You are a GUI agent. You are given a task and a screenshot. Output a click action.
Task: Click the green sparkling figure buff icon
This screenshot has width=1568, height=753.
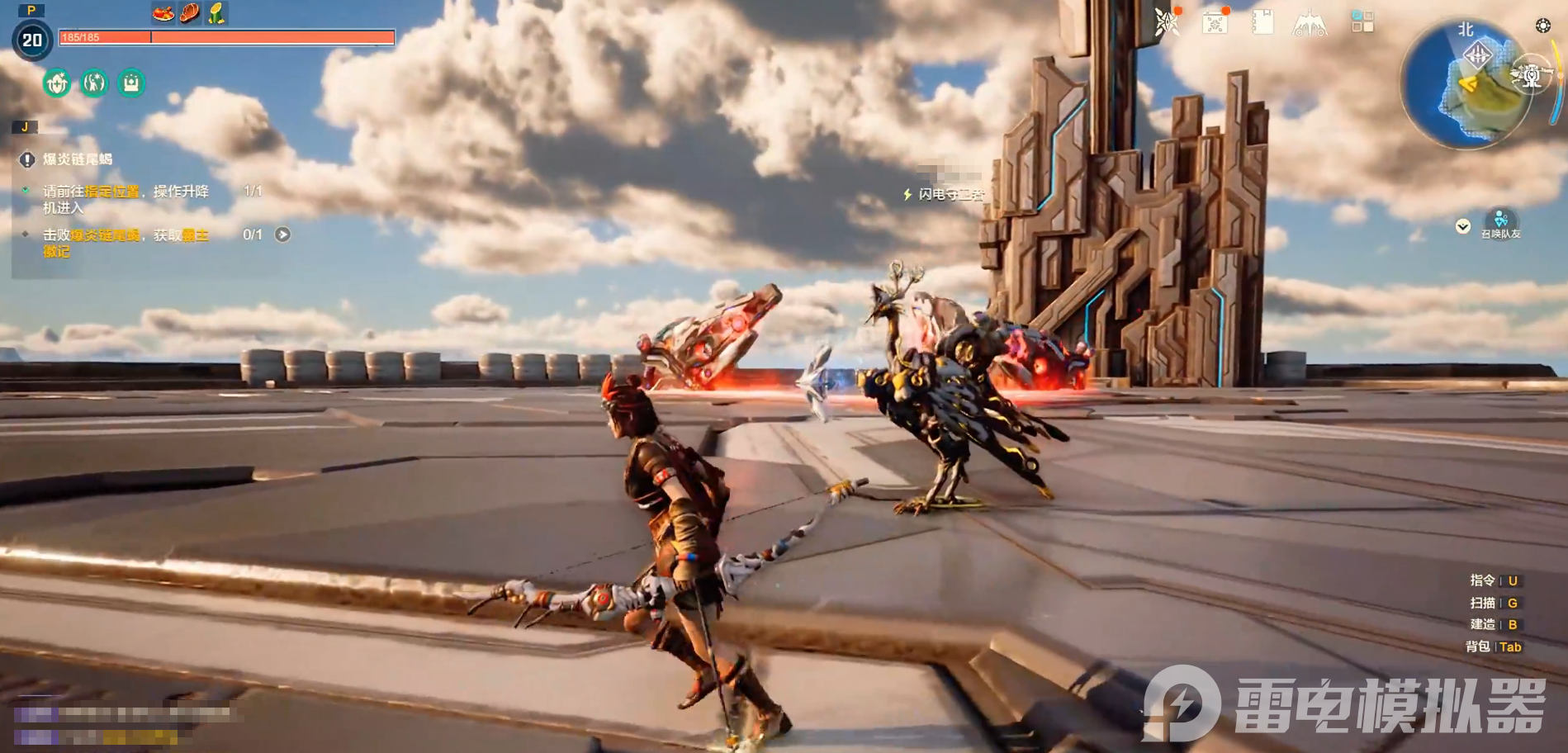[94, 83]
